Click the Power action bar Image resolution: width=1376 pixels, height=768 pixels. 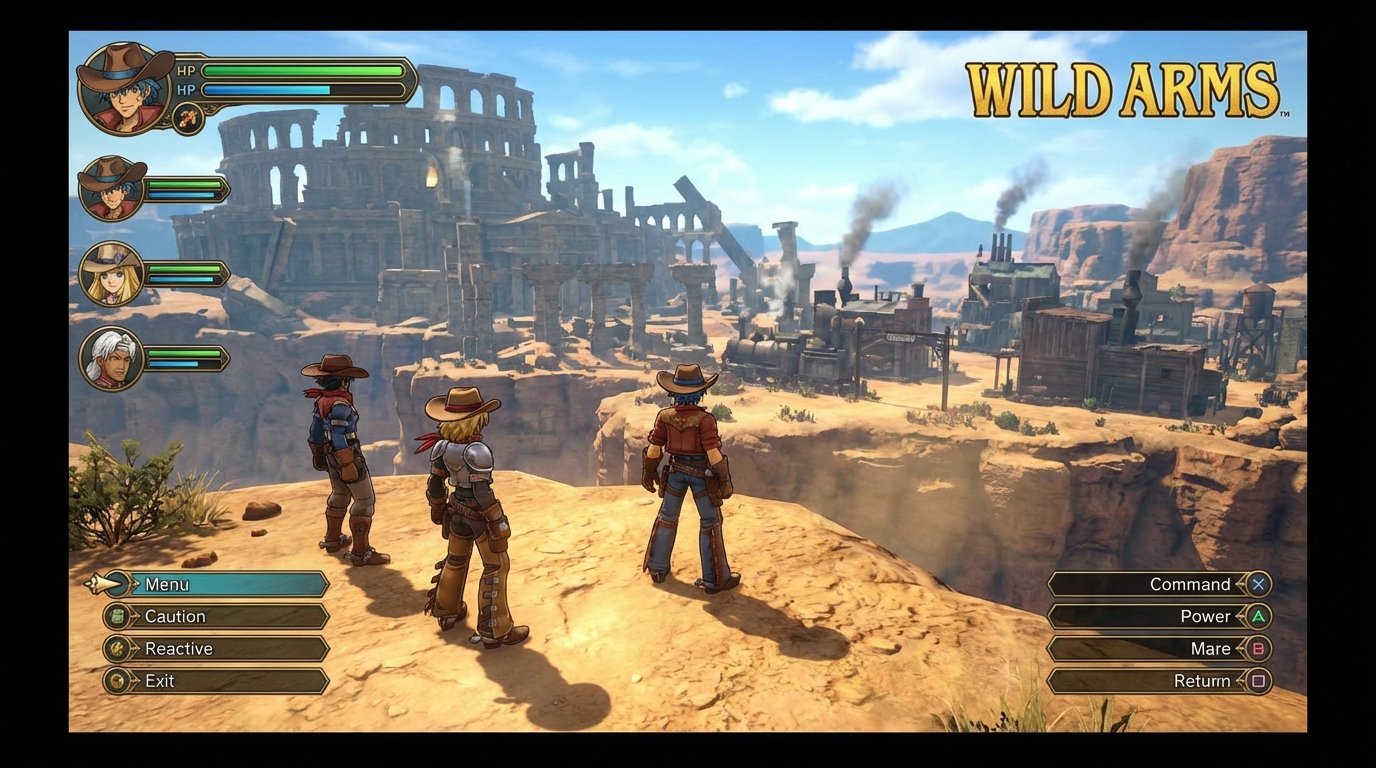pyautogui.click(x=1150, y=617)
